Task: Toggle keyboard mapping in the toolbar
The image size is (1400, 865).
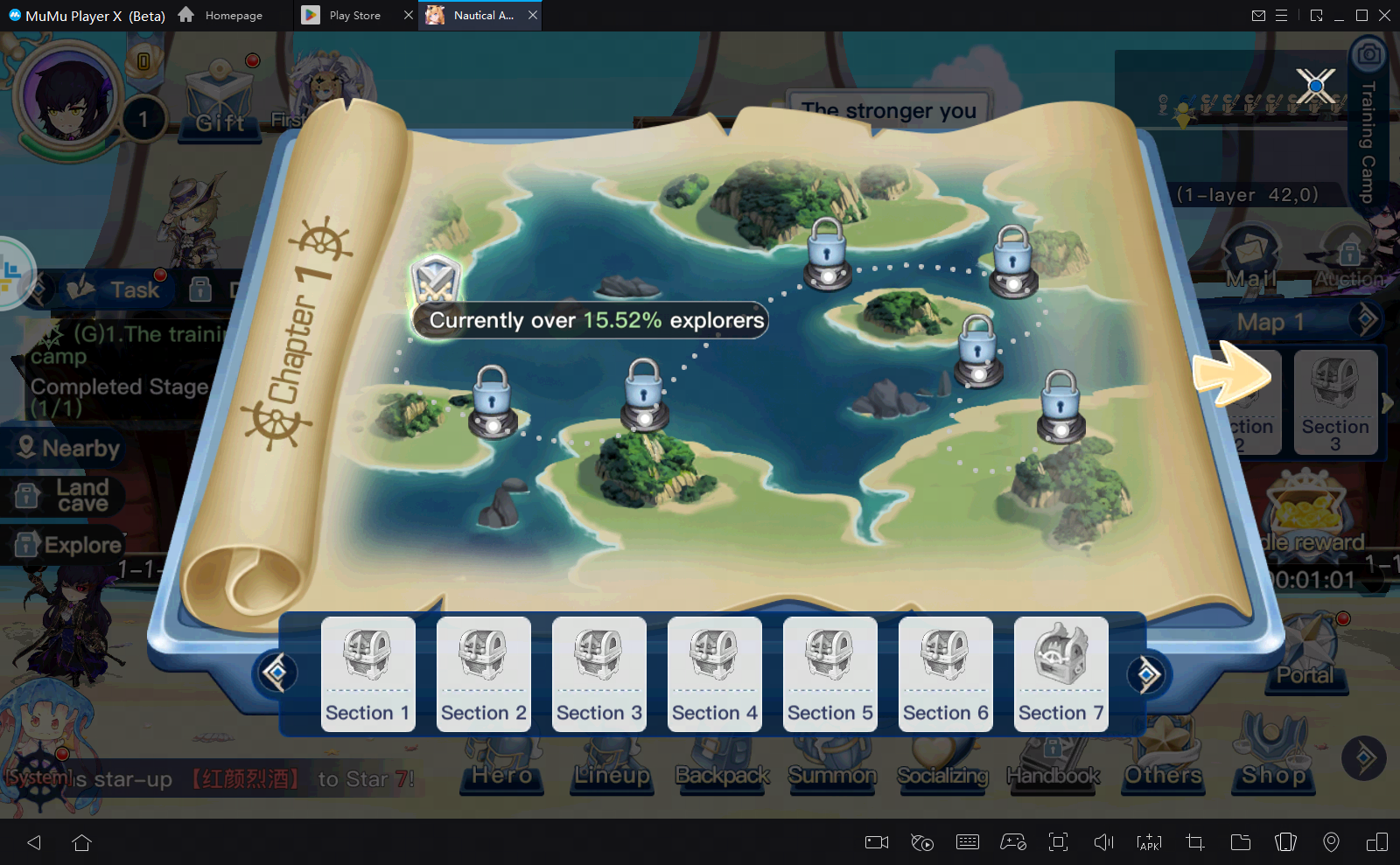Action: (967, 842)
